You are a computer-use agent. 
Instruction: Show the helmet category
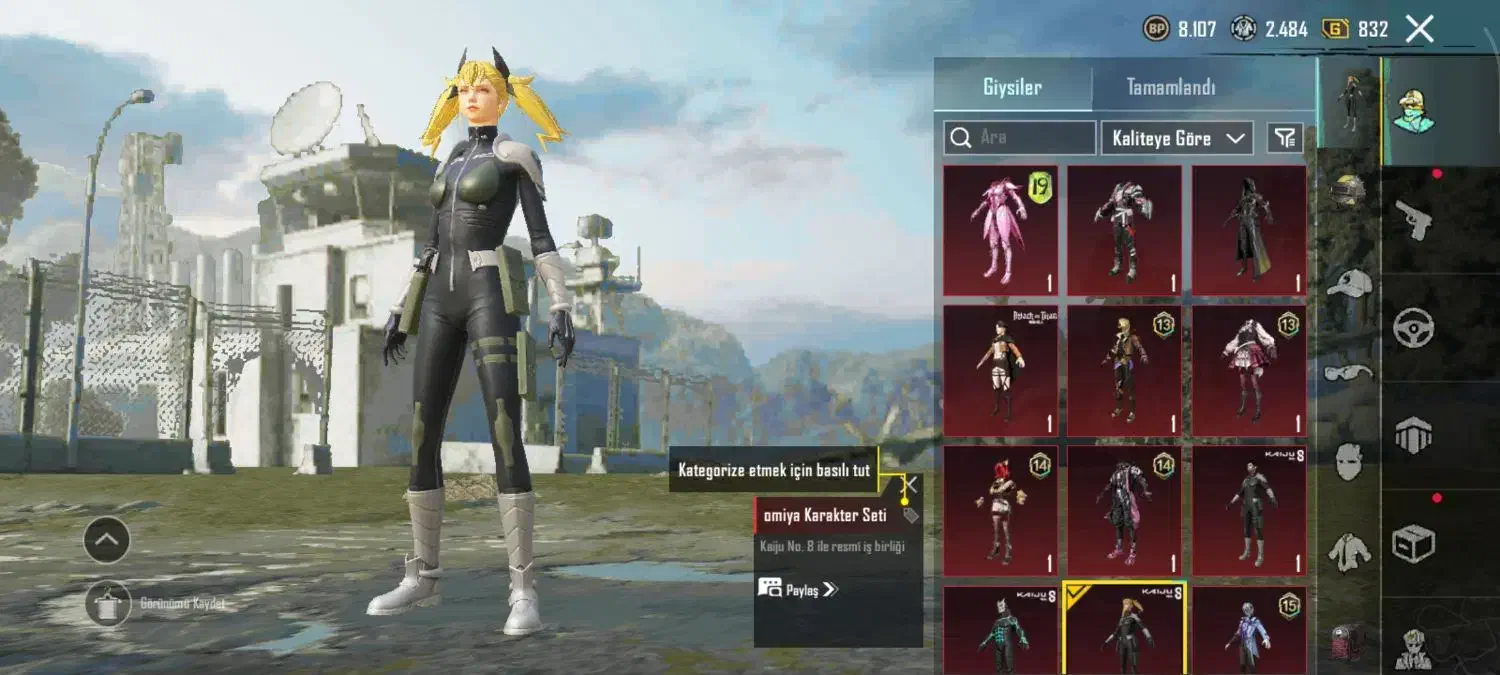(1350, 192)
